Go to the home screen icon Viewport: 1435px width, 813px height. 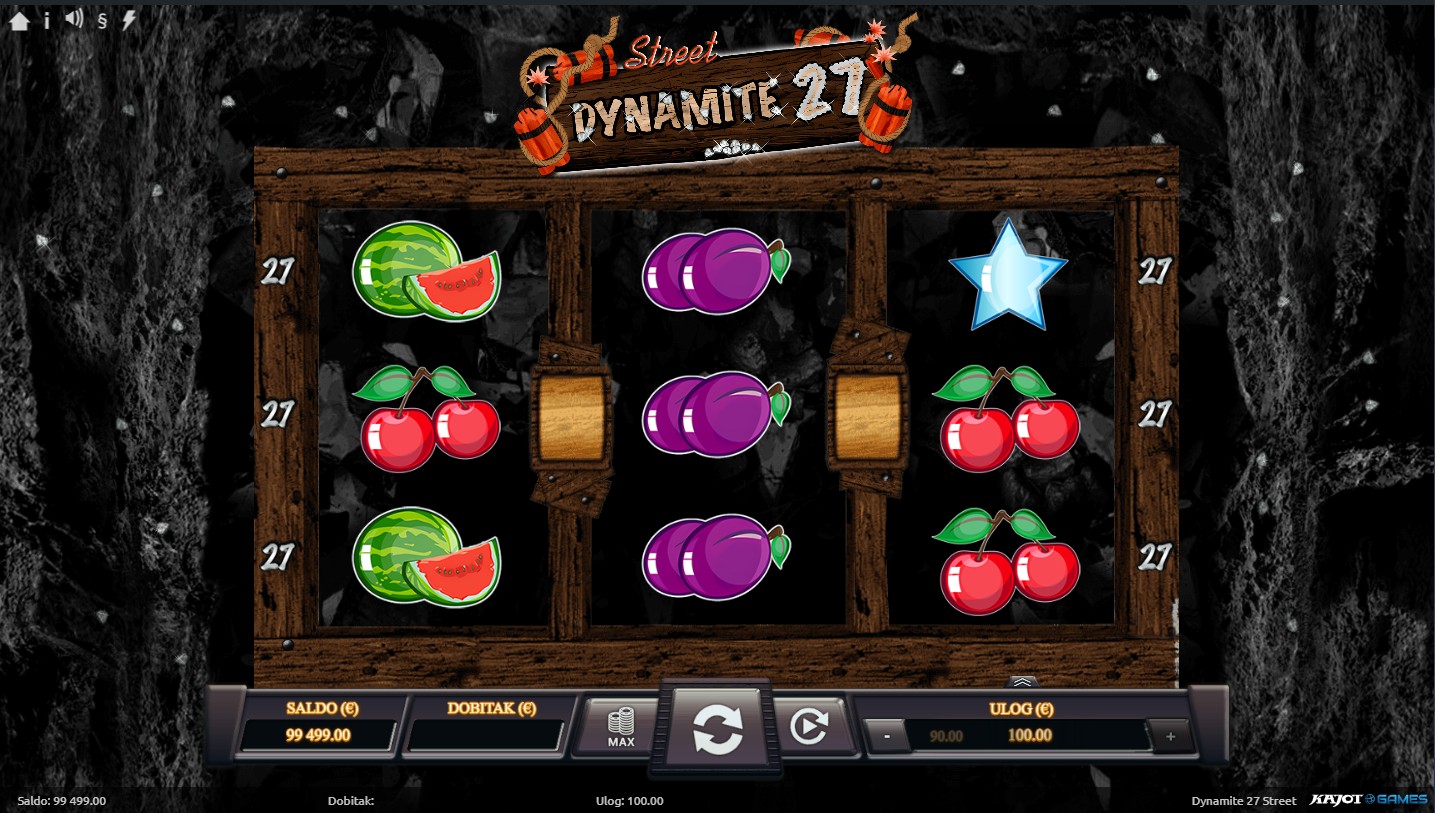pyautogui.click(x=19, y=21)
